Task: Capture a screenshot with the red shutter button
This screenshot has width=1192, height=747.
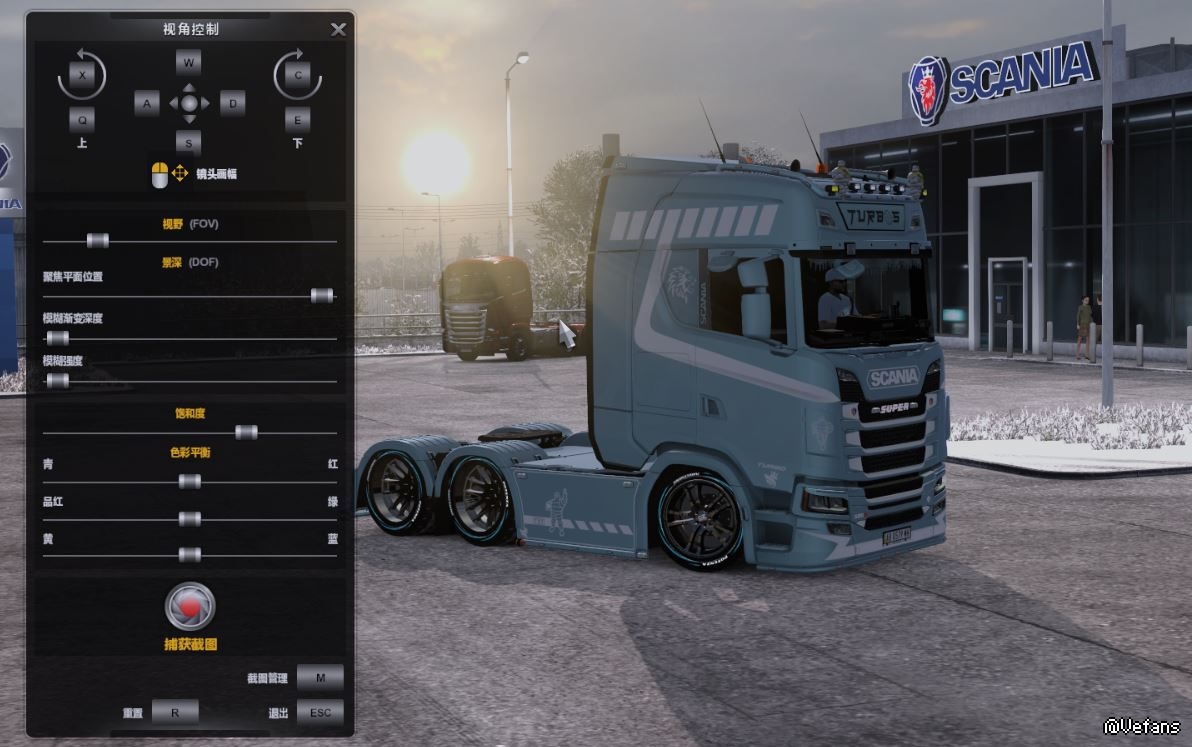Action: [190, 606]
